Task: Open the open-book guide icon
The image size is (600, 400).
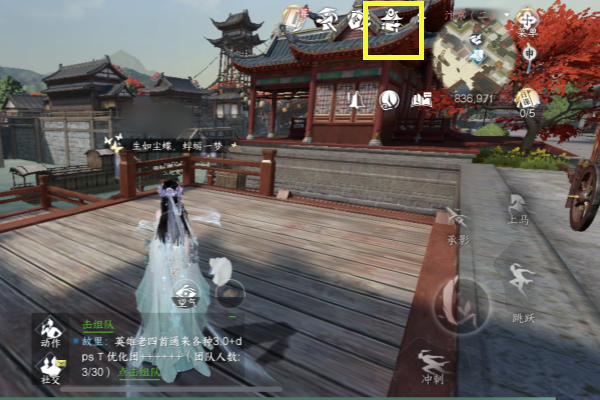Action: tap(420, 99)
